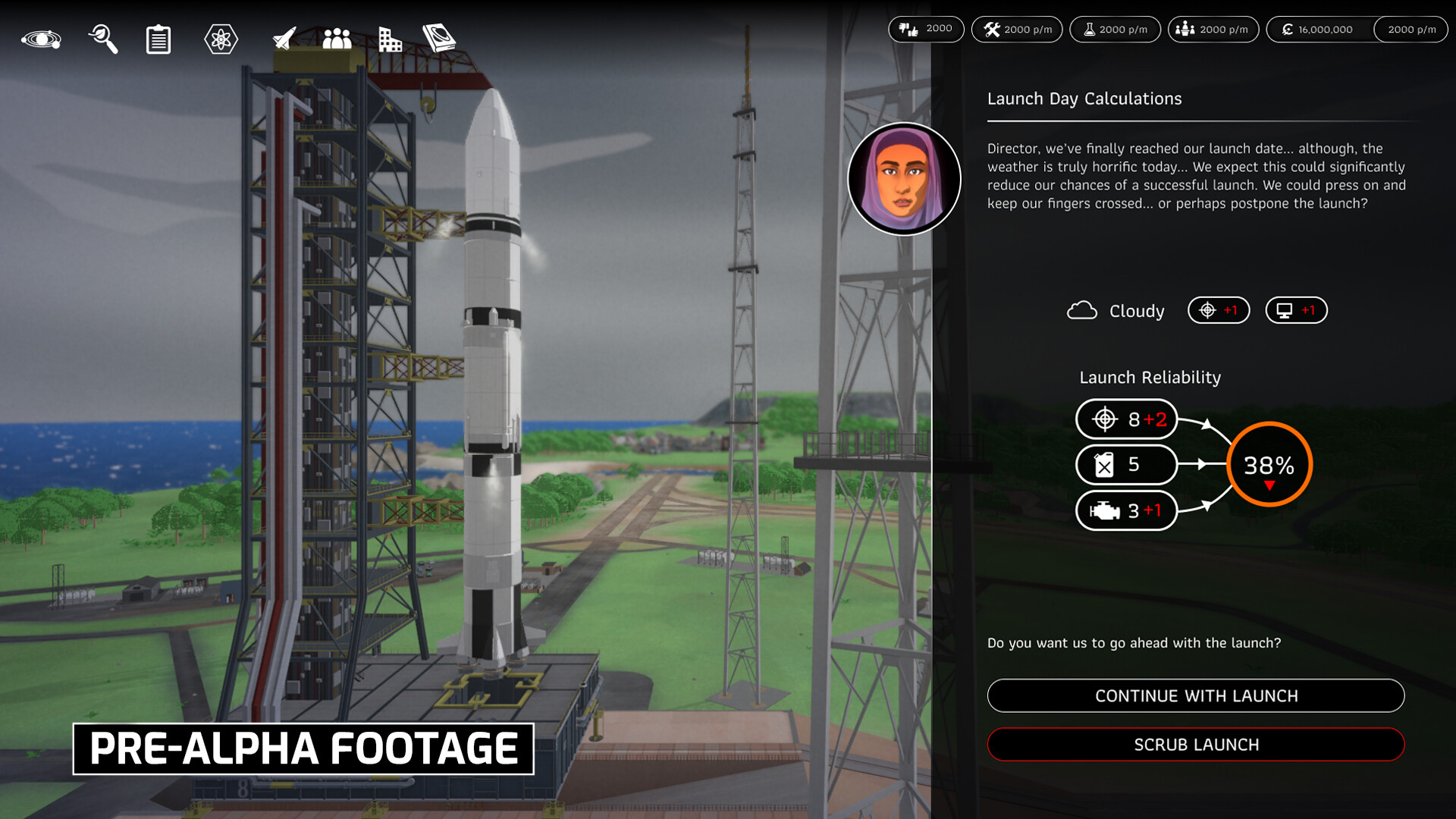Image resolution: width=1456 pixels, height=819 pixels.
Task: Check the 16,000,000 funds indicator
Action: [x=1319, y=30]
